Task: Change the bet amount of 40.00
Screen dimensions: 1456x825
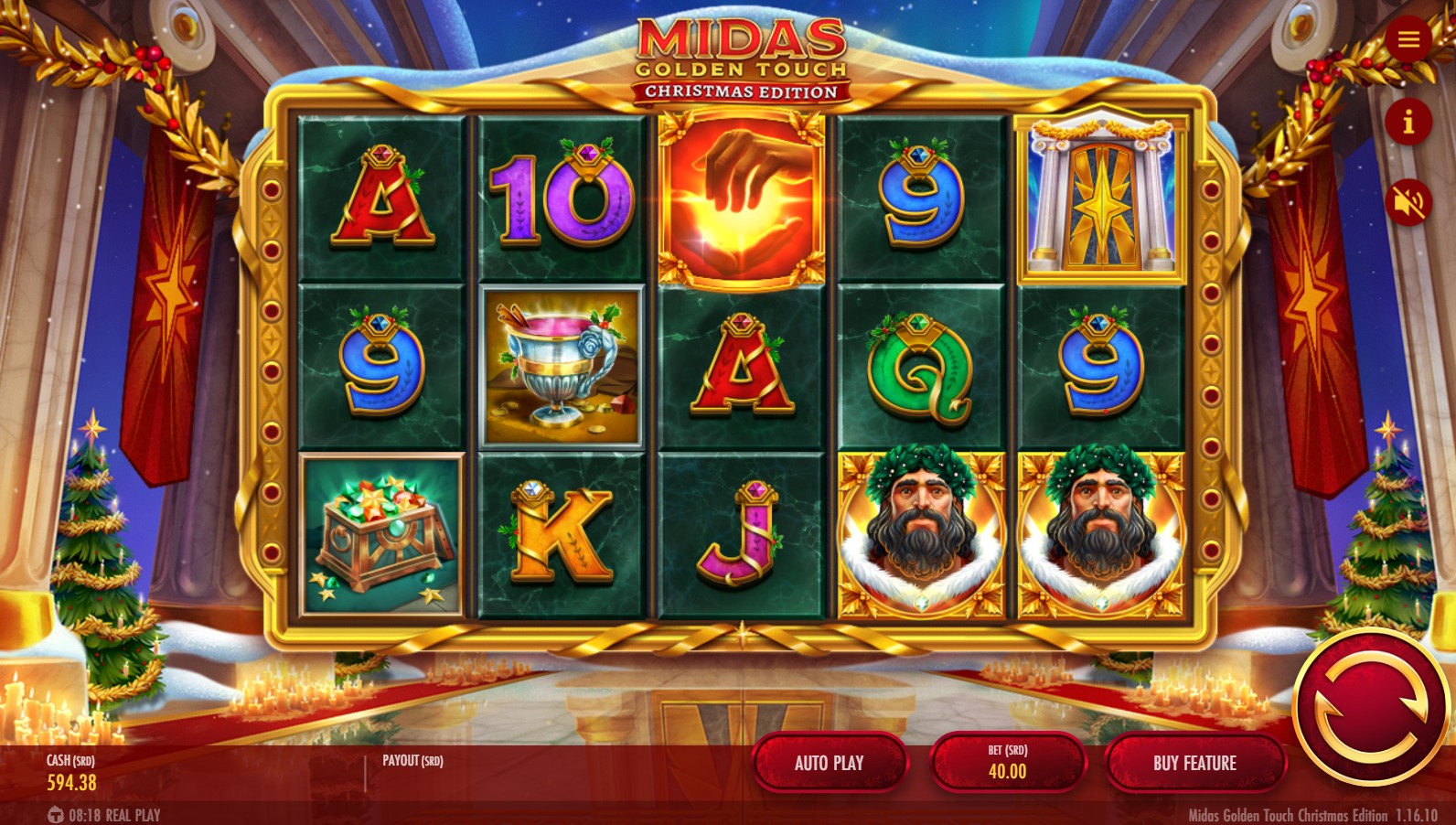Action: click(1007, 763)
